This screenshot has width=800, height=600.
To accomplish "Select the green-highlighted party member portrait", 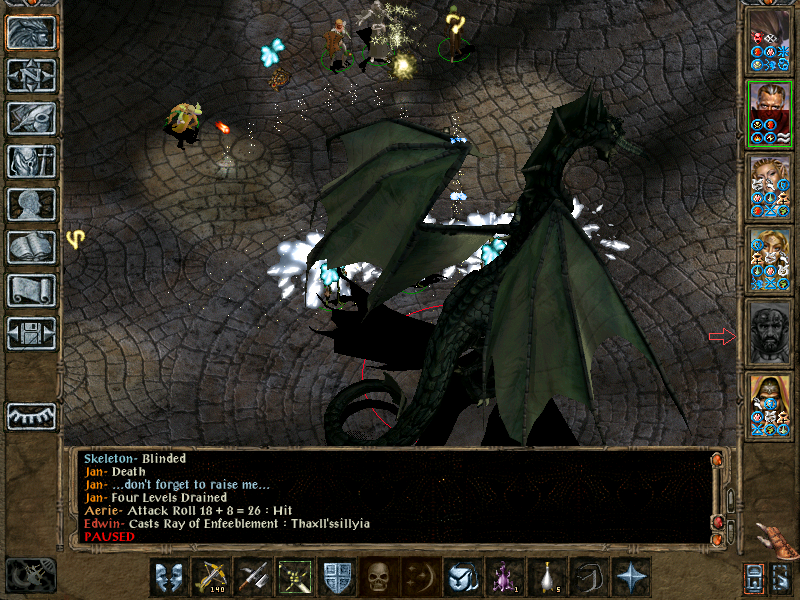I will [x=770, y=114].
